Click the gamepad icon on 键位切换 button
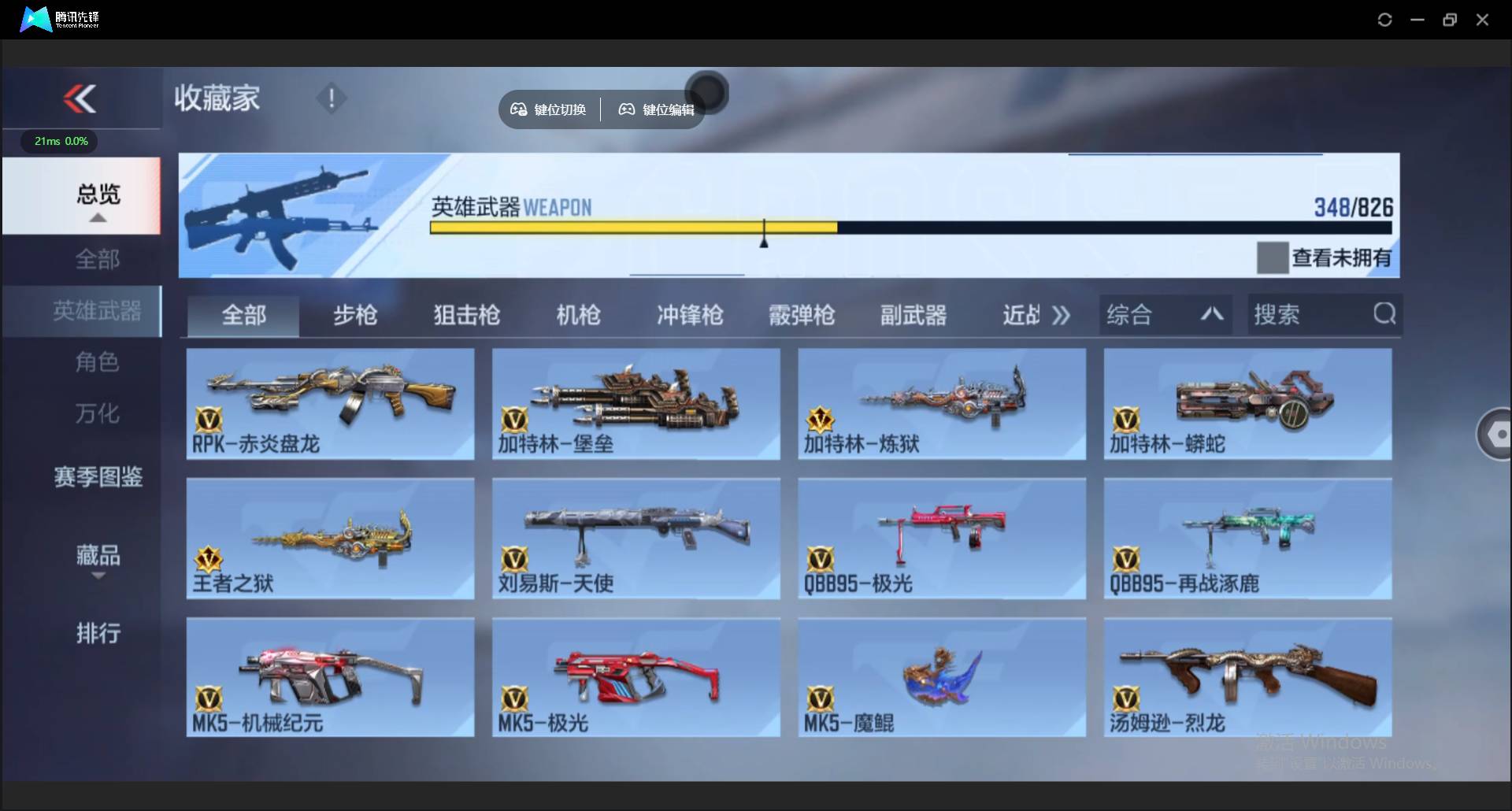The width and height of the screenshot is (1512, 811). pyautogui.click(x=519, y=109)
